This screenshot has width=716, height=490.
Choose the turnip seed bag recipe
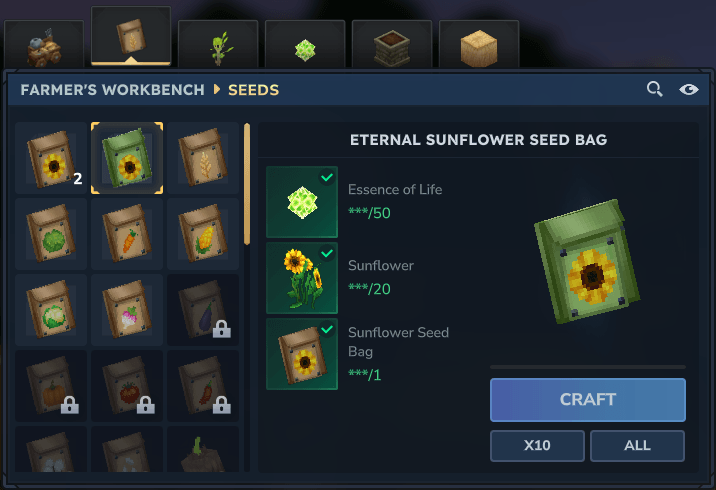128,308
